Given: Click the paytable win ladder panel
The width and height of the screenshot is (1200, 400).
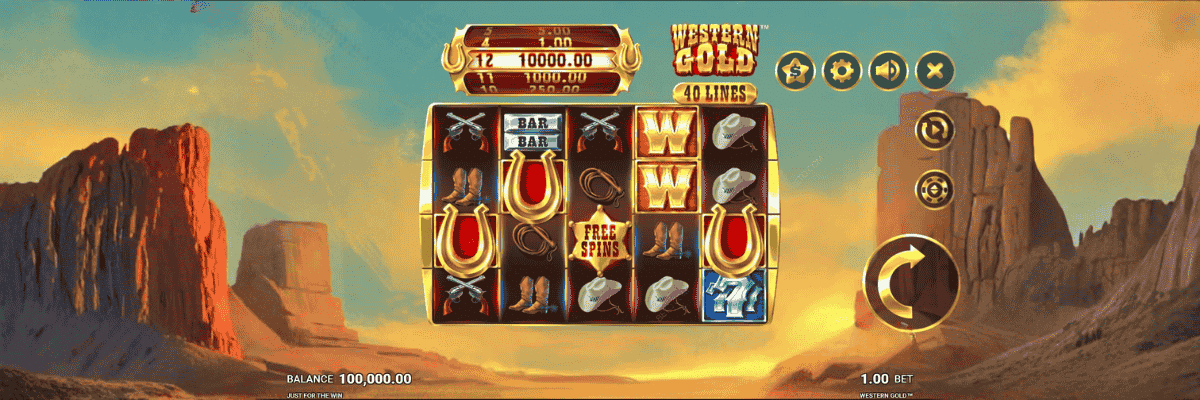Looking at the screenshot, I should point(542,60).
